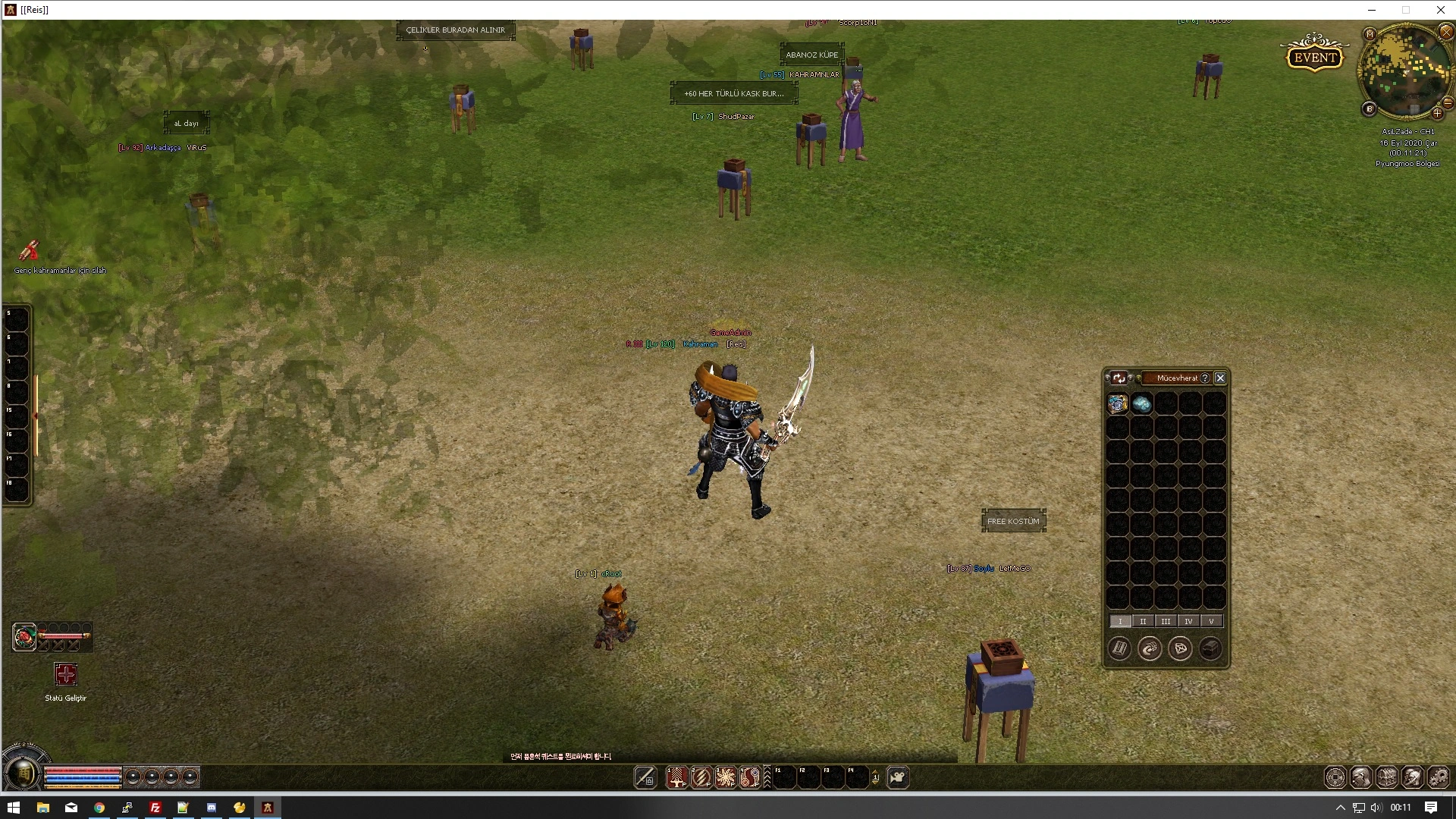
Task: Zoom the minimap with the plus button
Action: click(1439, 113)
